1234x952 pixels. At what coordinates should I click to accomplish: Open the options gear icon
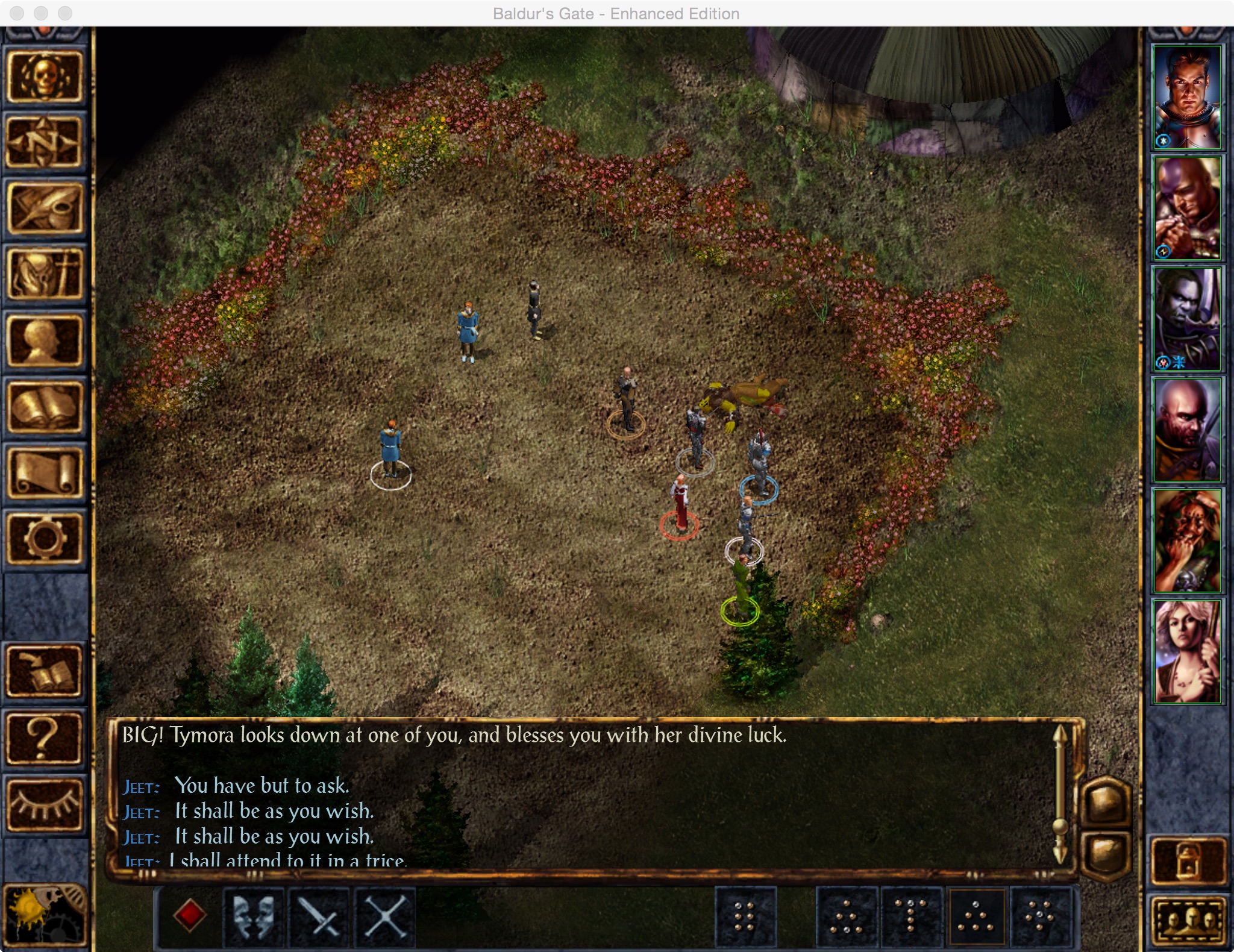tap(44, 538)
